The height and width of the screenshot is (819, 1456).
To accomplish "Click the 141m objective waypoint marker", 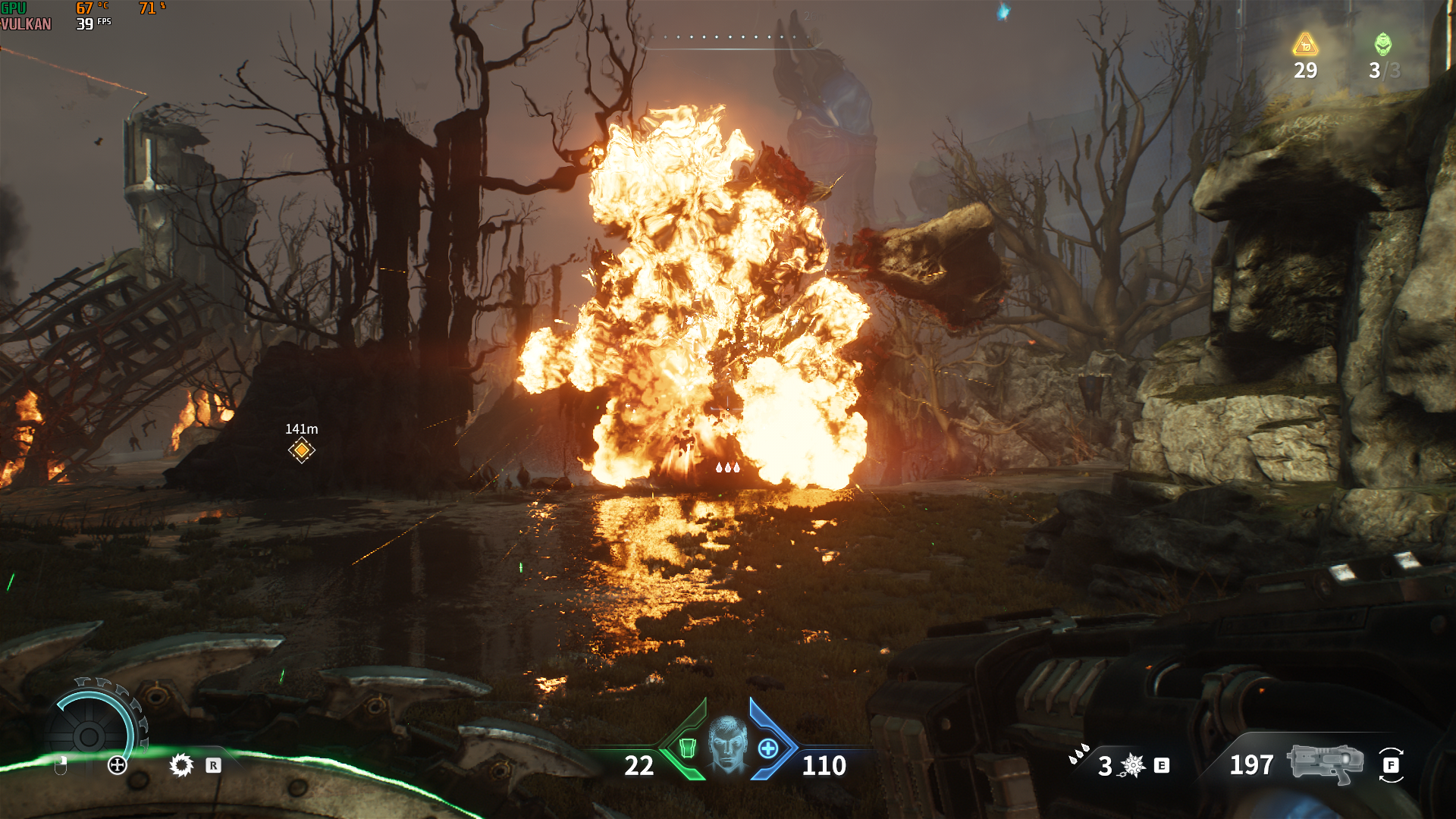I will [302, 450].
